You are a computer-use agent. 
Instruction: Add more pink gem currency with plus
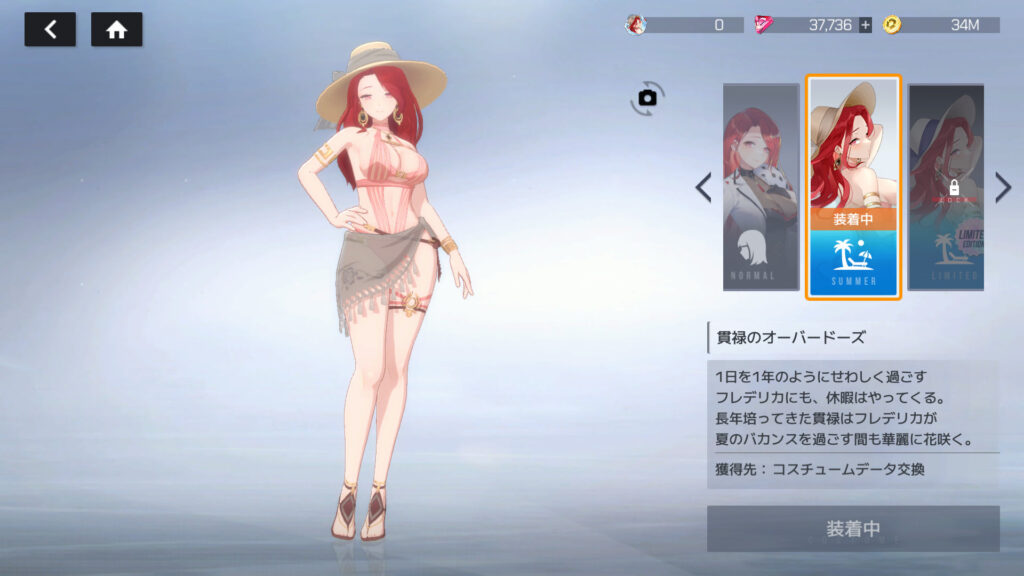[x=865, y=25]
